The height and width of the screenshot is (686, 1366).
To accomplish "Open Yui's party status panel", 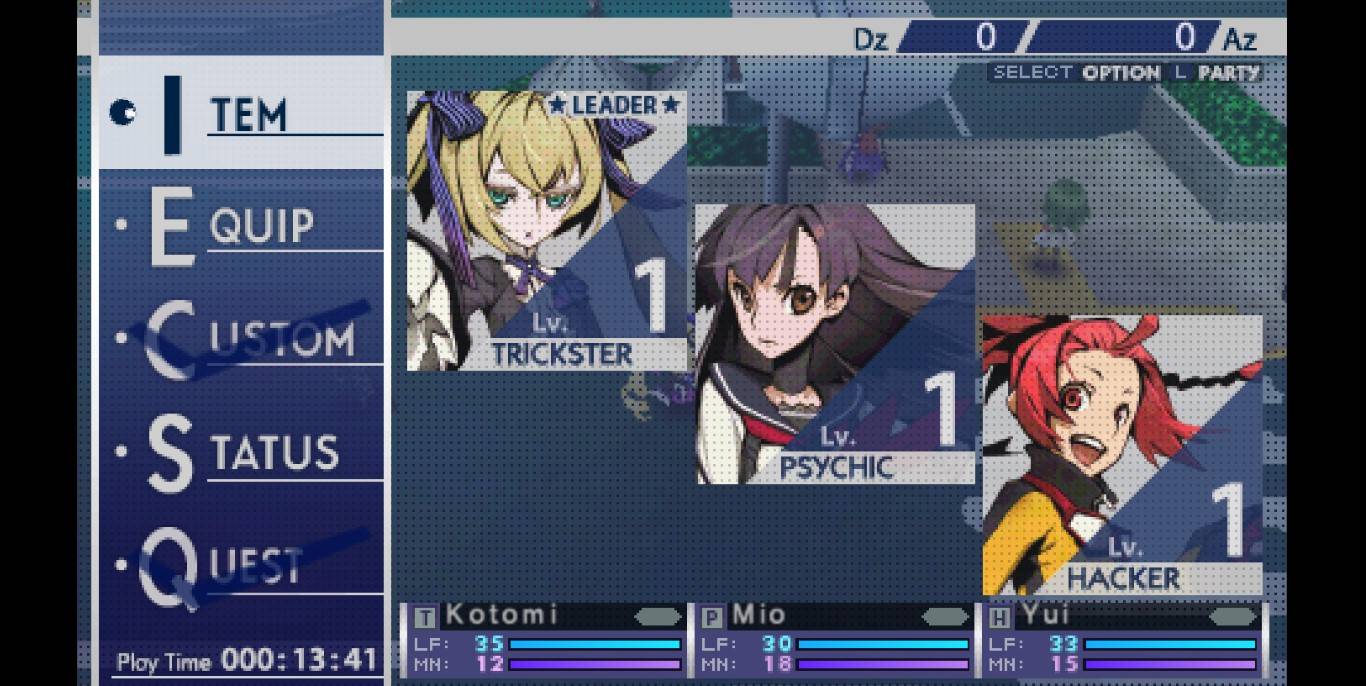I will (x=1122, y=640).
